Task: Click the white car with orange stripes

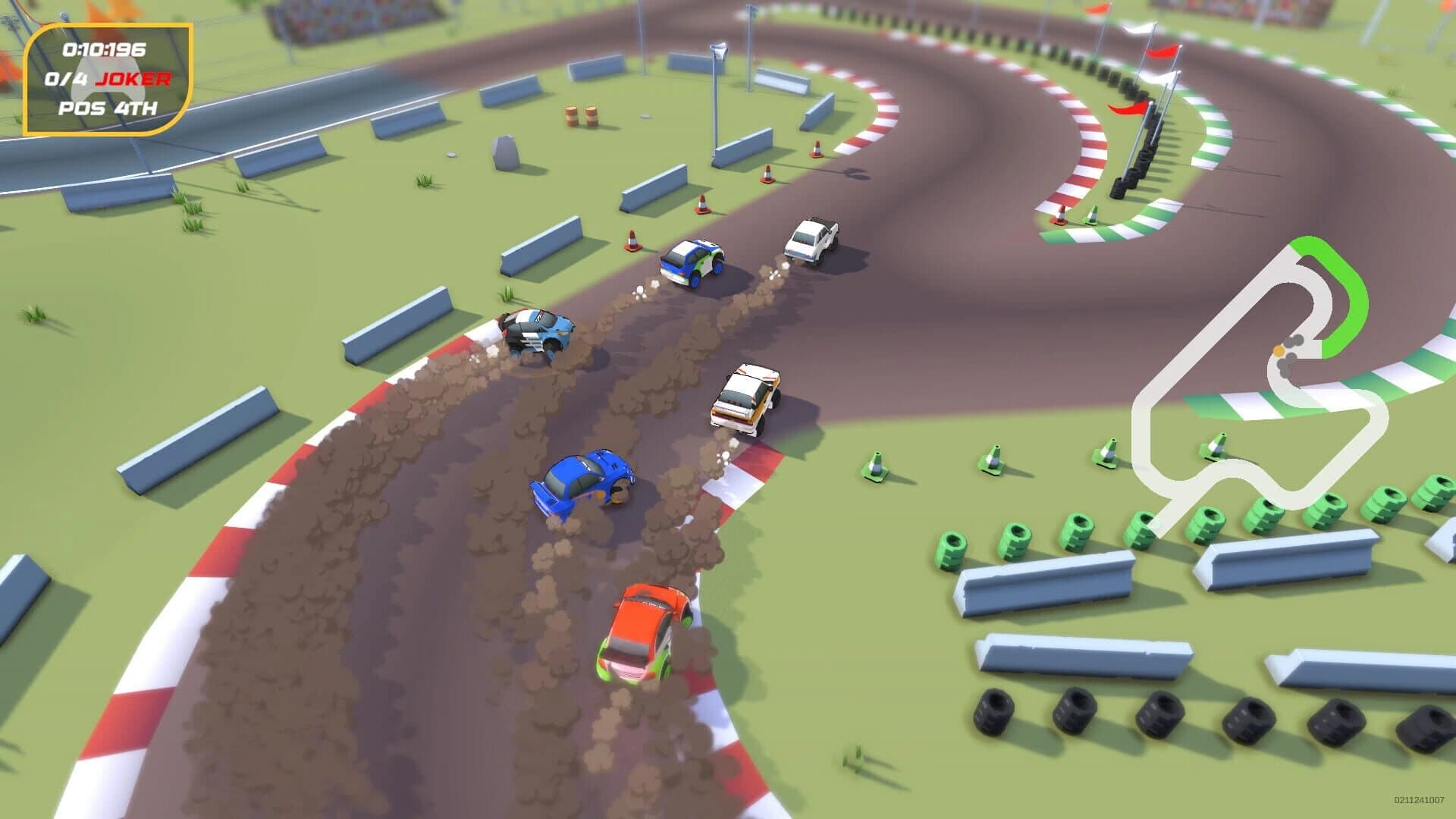Action: [x=747, y=398]
